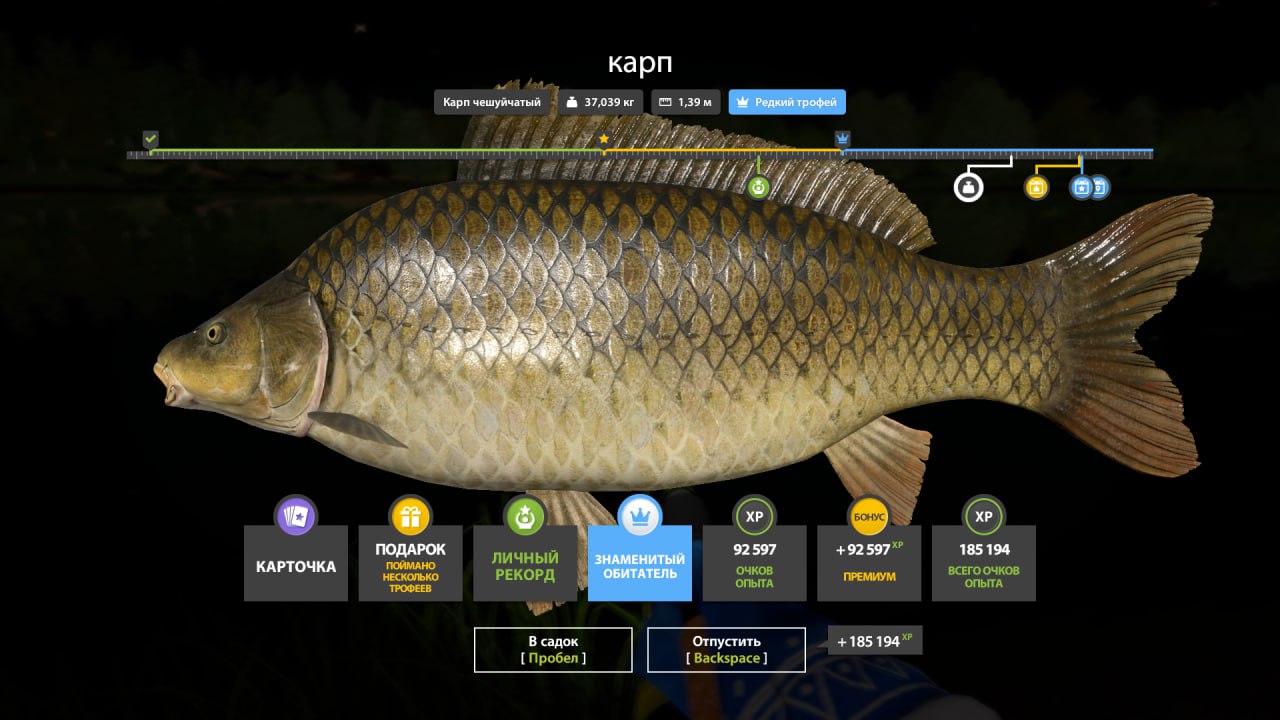Screen dimensions: 1280x720
Task: Click the yellow marker icon on weight scale
Action: click(x=1036, y=187)
